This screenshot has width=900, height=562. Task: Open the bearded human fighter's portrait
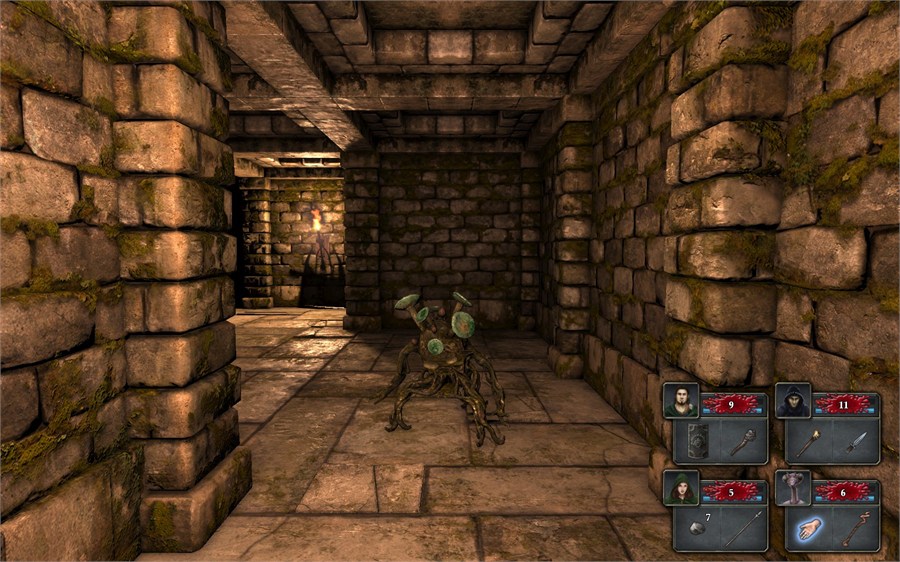coord(680,400)
